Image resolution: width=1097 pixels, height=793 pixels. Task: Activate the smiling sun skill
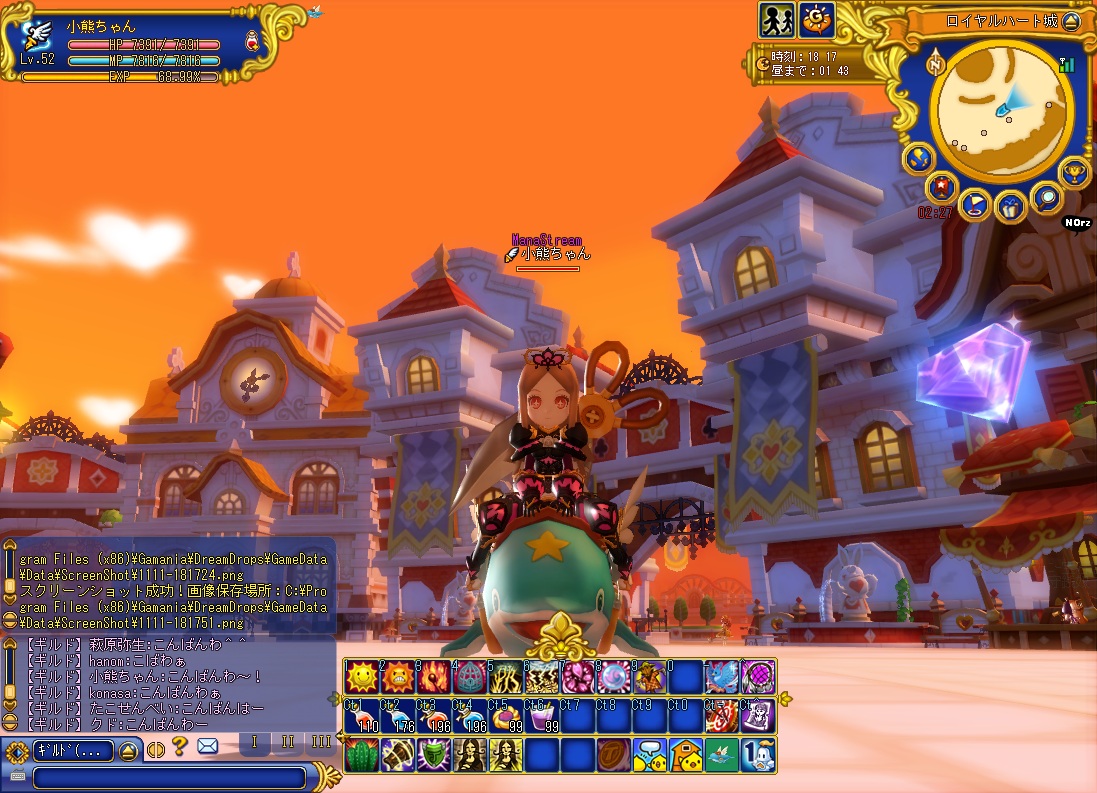(360, 677)
